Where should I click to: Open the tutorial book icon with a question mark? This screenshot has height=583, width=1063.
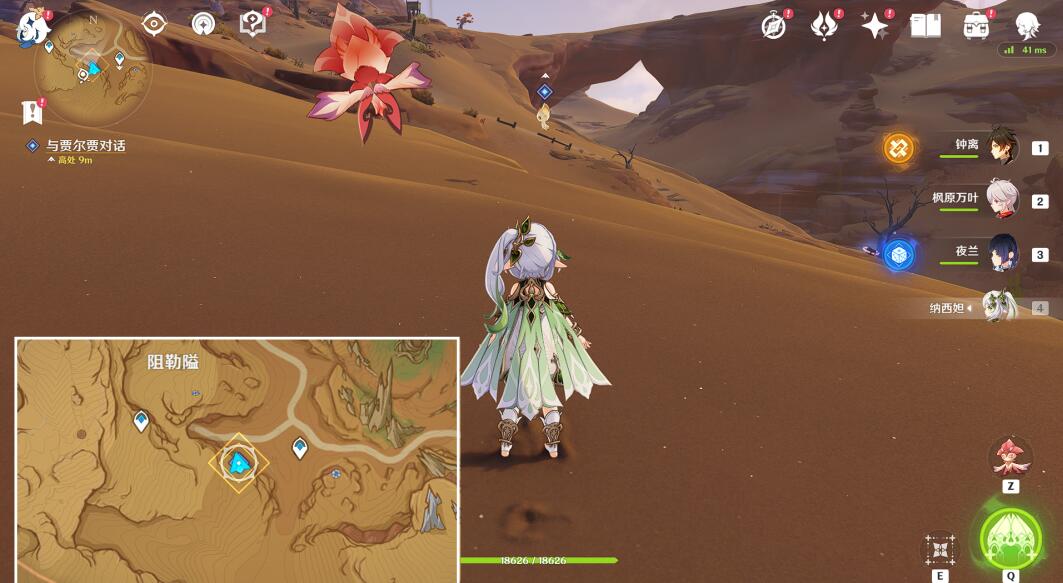[253, 24]
